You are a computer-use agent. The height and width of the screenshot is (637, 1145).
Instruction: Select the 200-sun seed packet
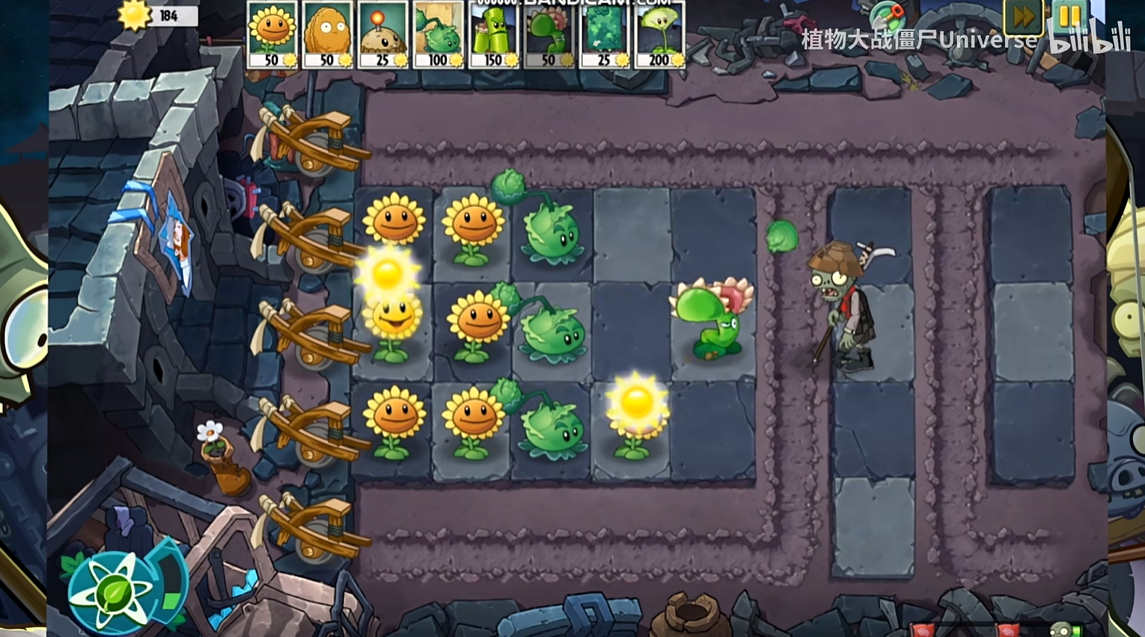click(660, 34)
